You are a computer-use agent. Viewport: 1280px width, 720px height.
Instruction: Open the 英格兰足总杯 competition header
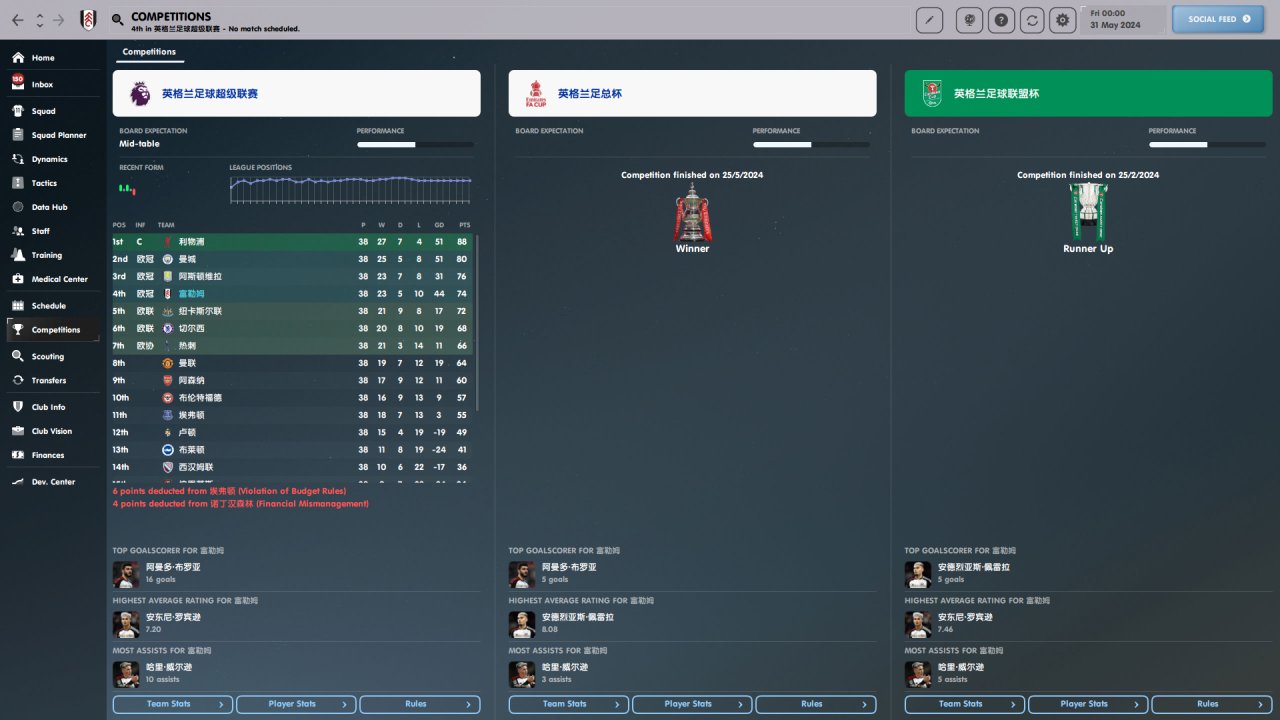[692, 93]
